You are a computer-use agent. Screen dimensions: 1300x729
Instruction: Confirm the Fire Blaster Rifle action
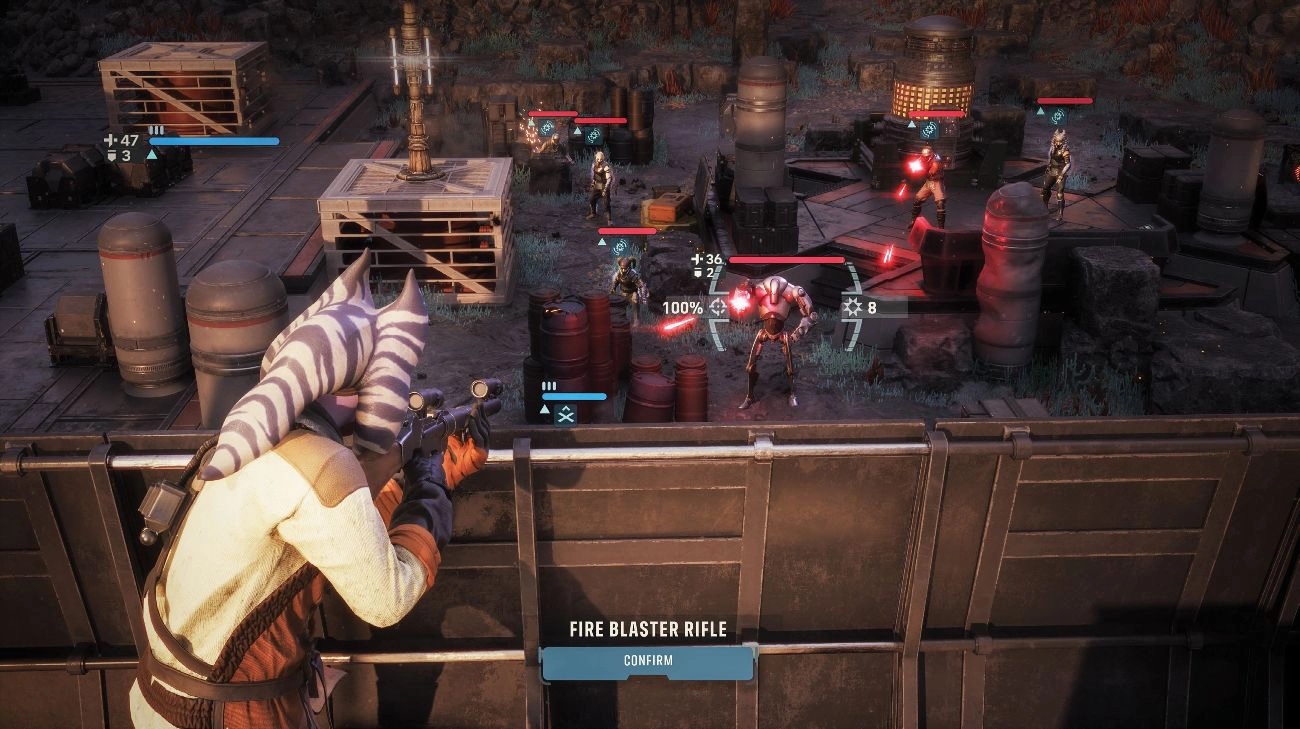(647, 661)
